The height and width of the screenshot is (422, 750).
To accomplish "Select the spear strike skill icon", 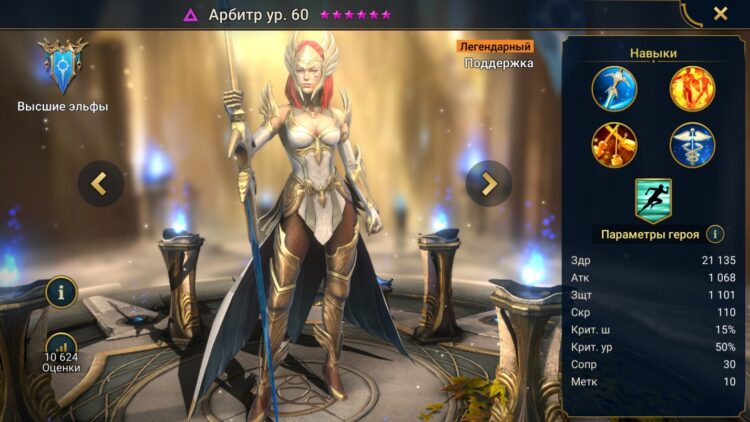I will [614, 88].
